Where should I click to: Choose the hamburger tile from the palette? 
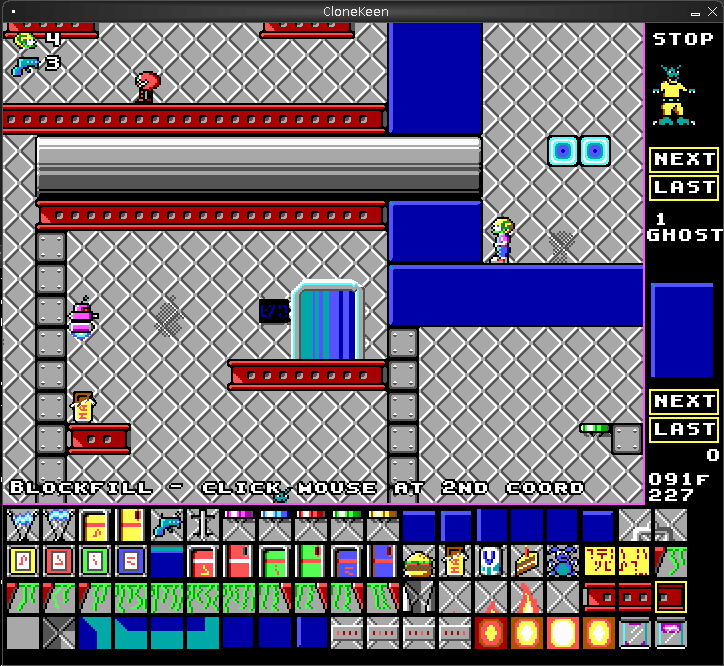(418, 562)
